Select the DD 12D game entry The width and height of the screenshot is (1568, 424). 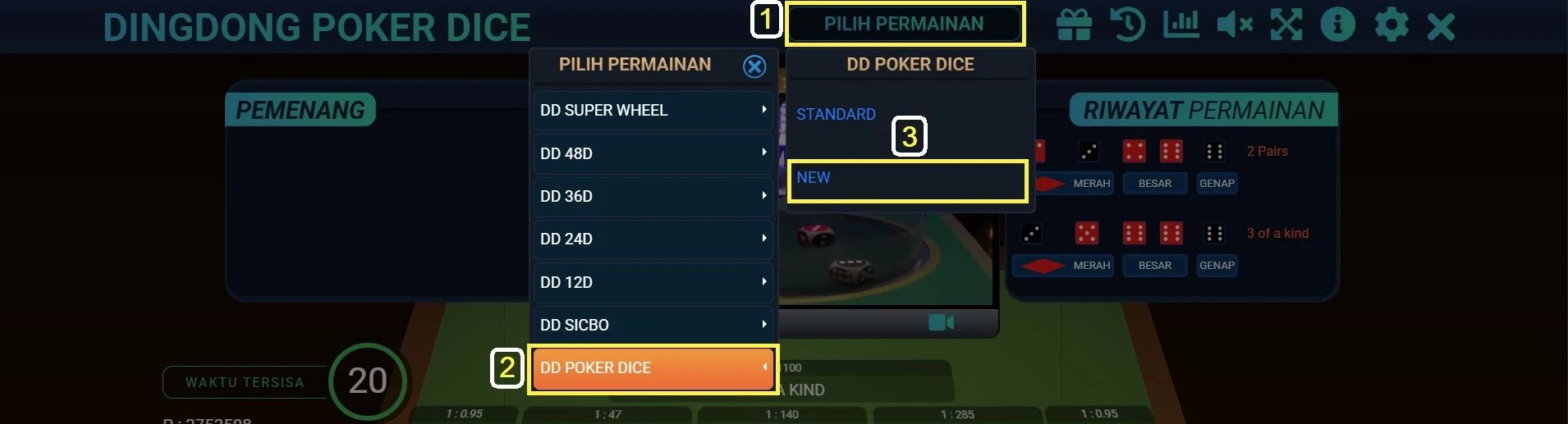point(653,282)
